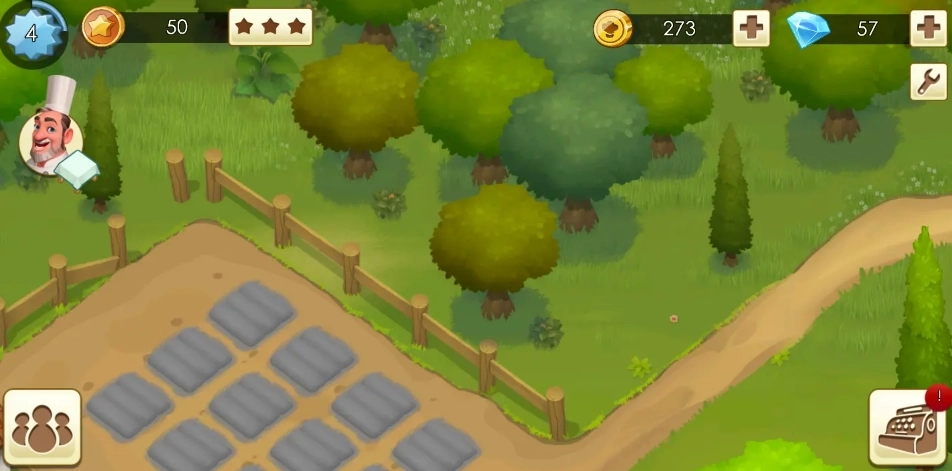Click the three-star rating button
The image size is (952, 471).
(x=270, y=27)
